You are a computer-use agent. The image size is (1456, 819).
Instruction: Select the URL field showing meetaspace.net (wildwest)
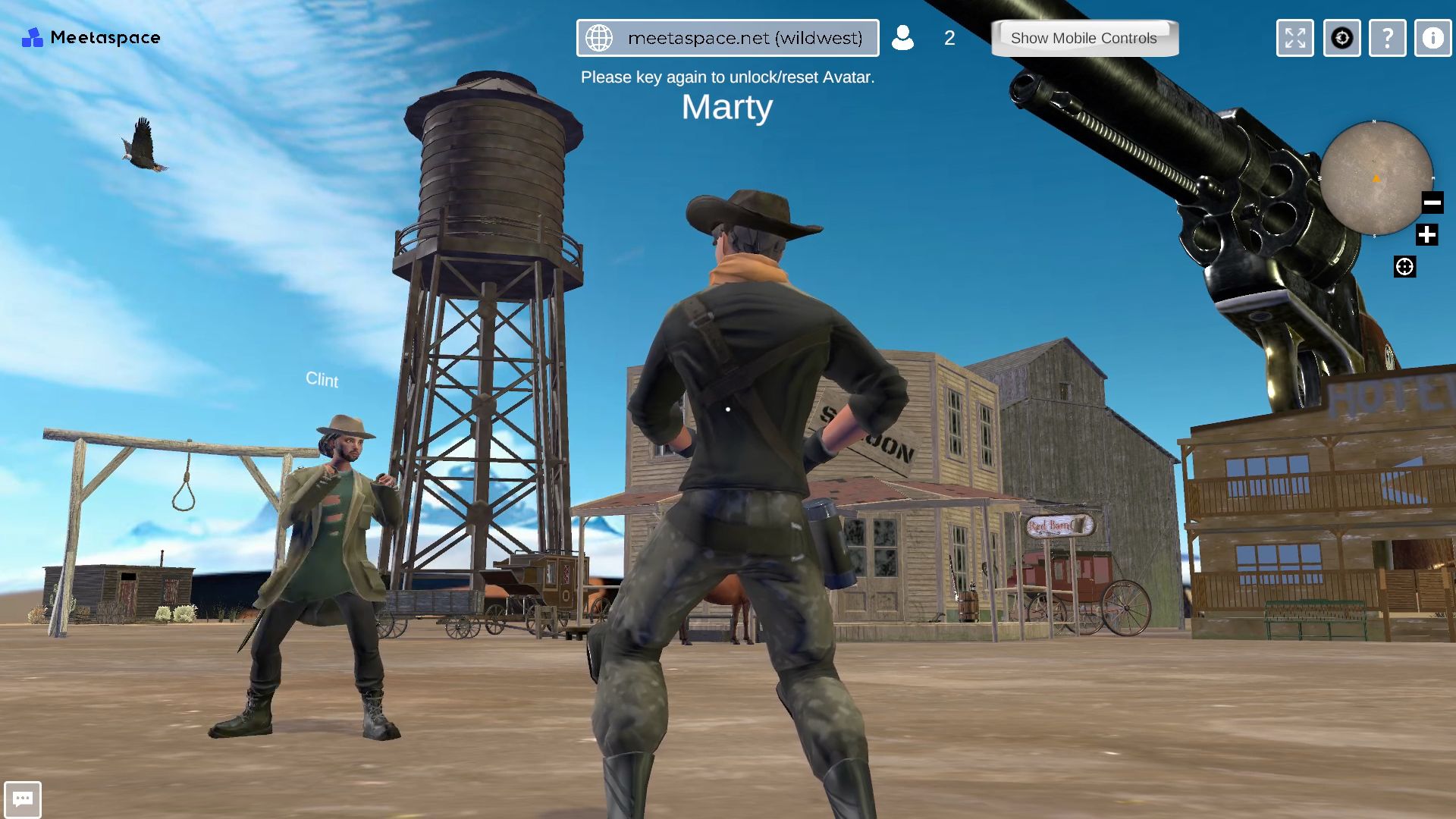747,37
